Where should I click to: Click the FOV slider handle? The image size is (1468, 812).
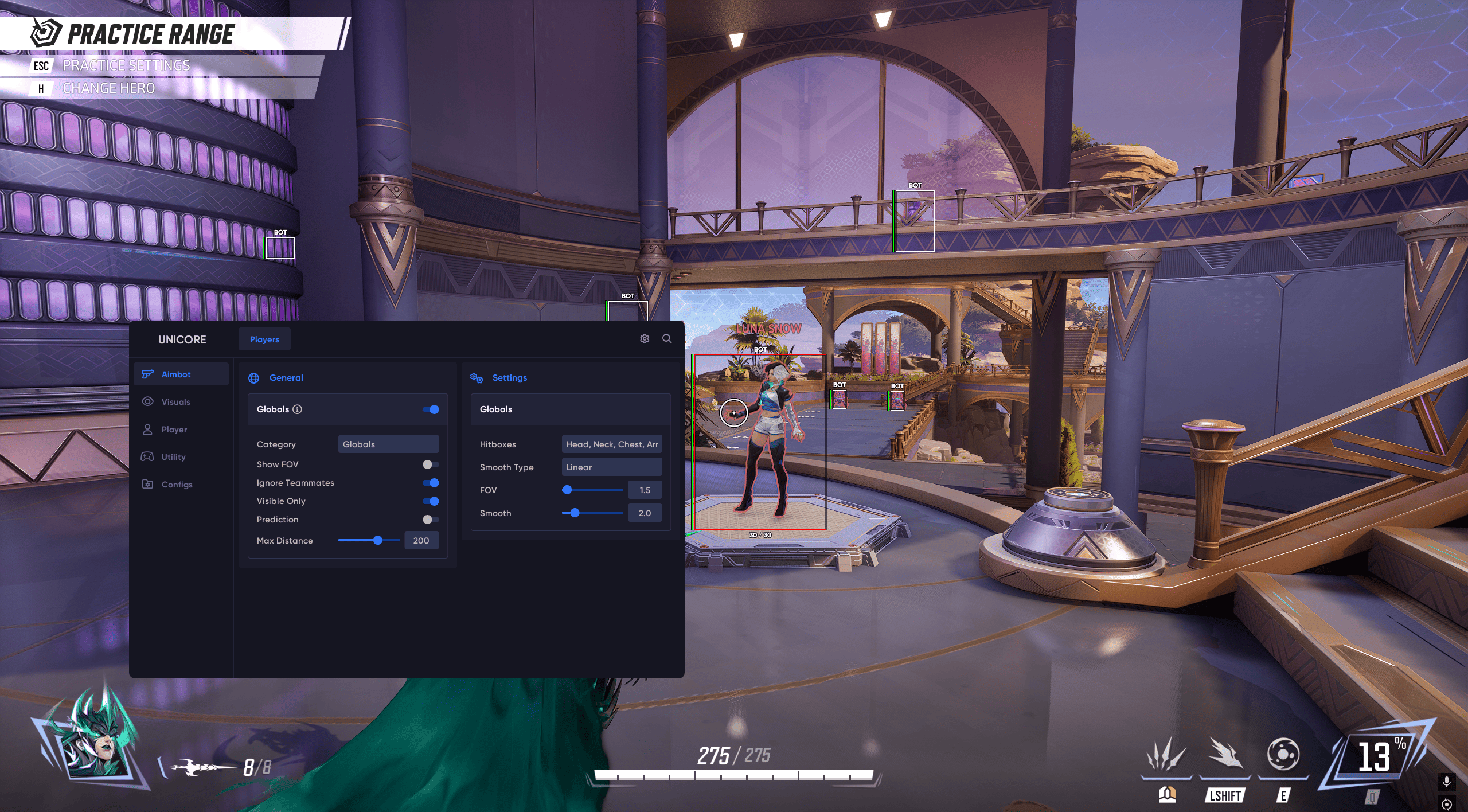(x=567, y=490)
